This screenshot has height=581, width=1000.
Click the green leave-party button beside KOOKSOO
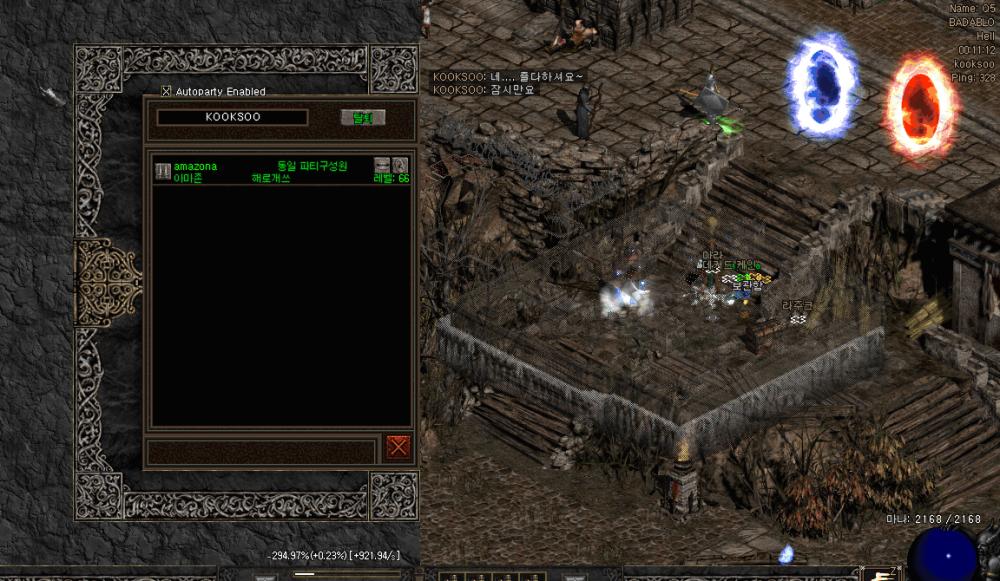[x=362, y=117]
